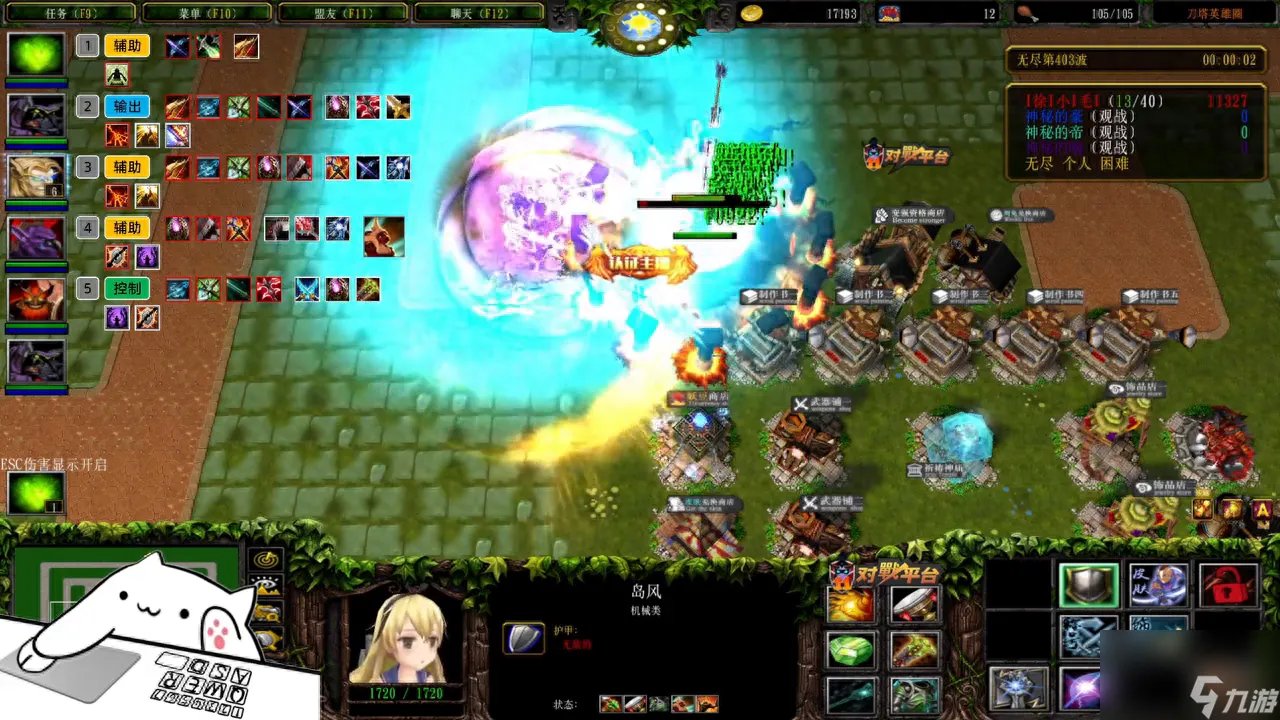Select the drum item in the inventory
The height and width of the screenshot is (720, 1280).
(x=915, y=604)
